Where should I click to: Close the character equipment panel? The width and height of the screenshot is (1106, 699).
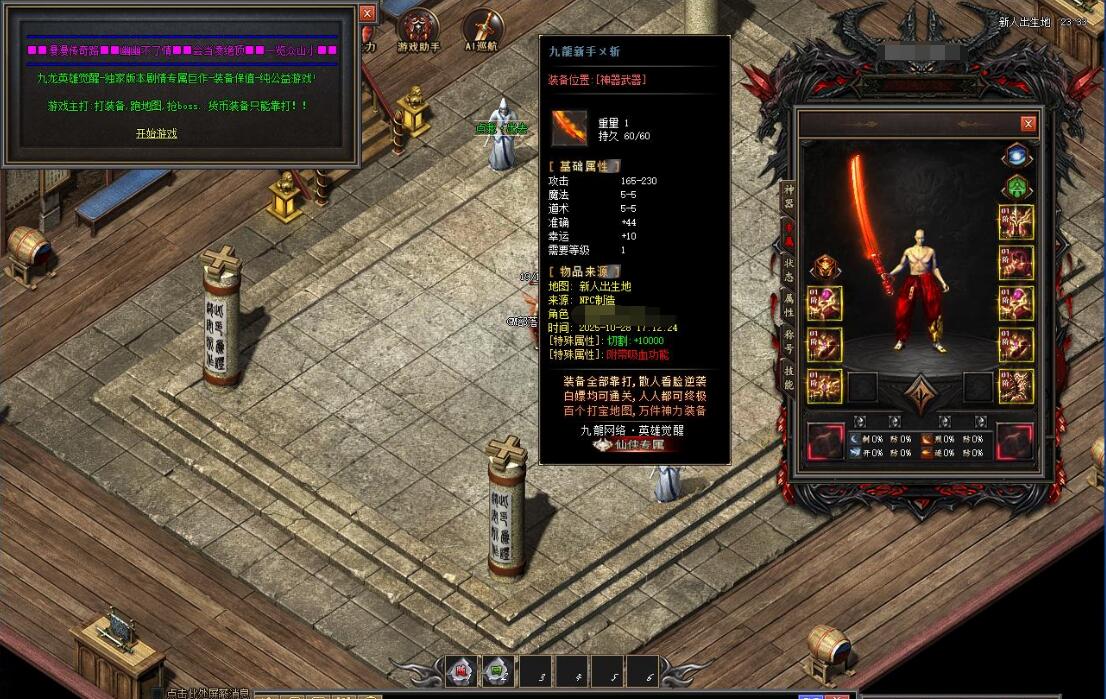(1028, 124)
